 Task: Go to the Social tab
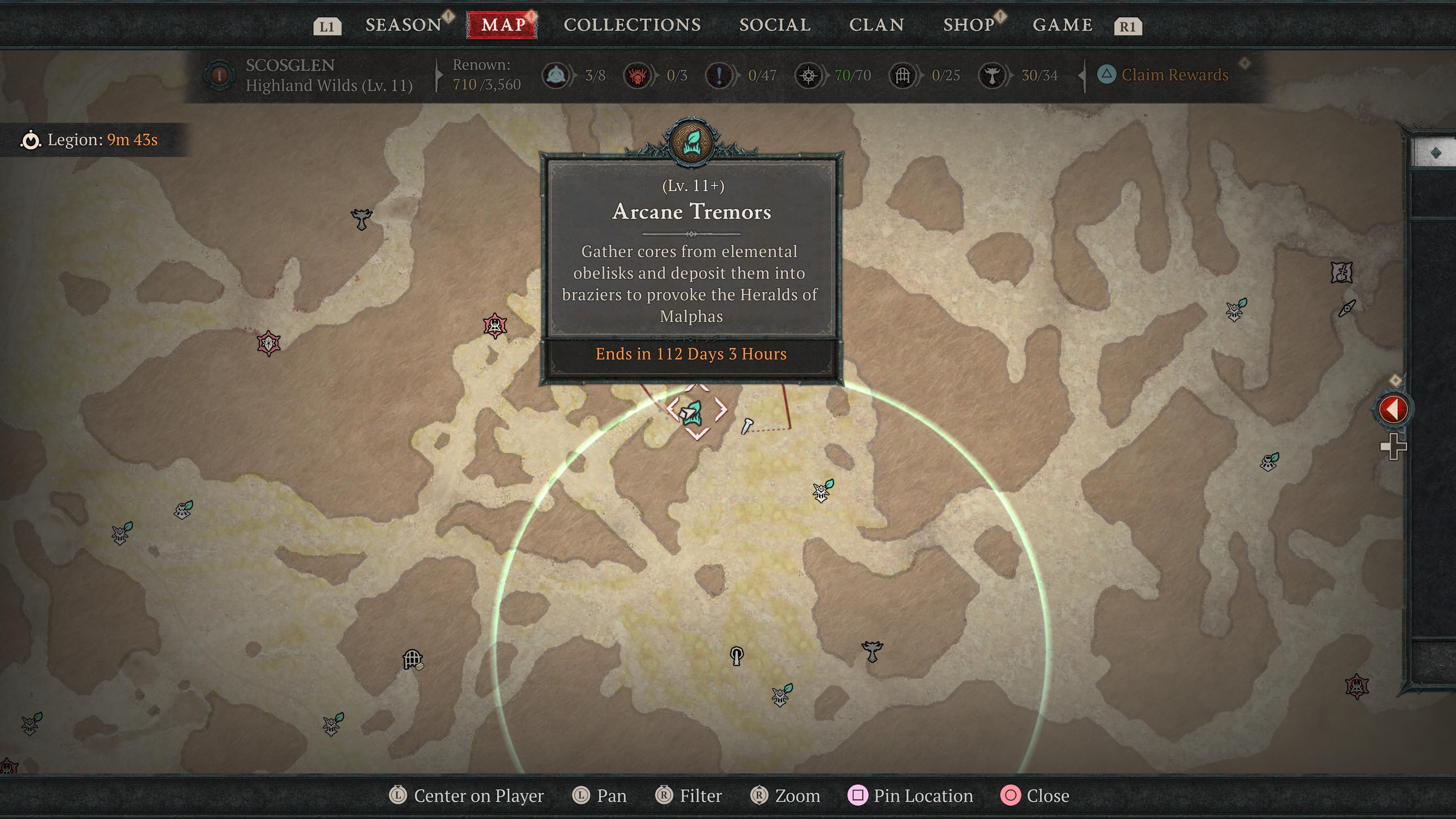[x=774, y=25]
